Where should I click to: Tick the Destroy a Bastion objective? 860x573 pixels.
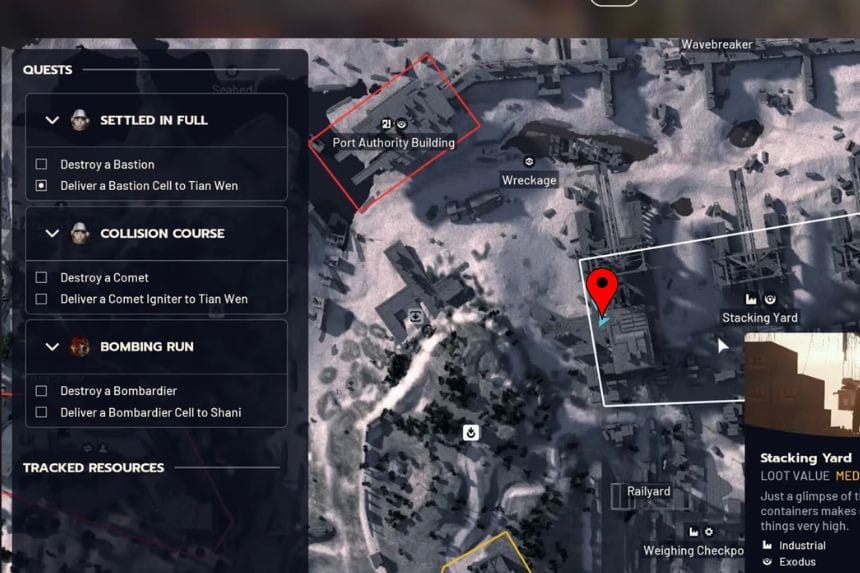point(41,164)
